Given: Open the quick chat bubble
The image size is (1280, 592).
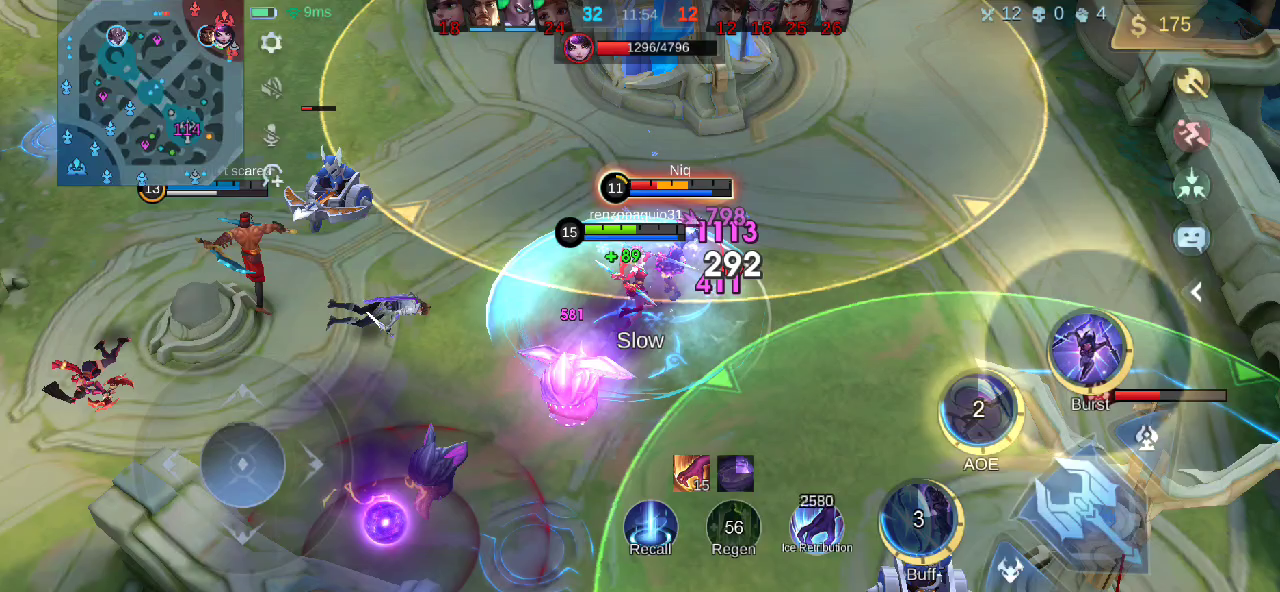Looking at the screenshot, I should 1191,238.
